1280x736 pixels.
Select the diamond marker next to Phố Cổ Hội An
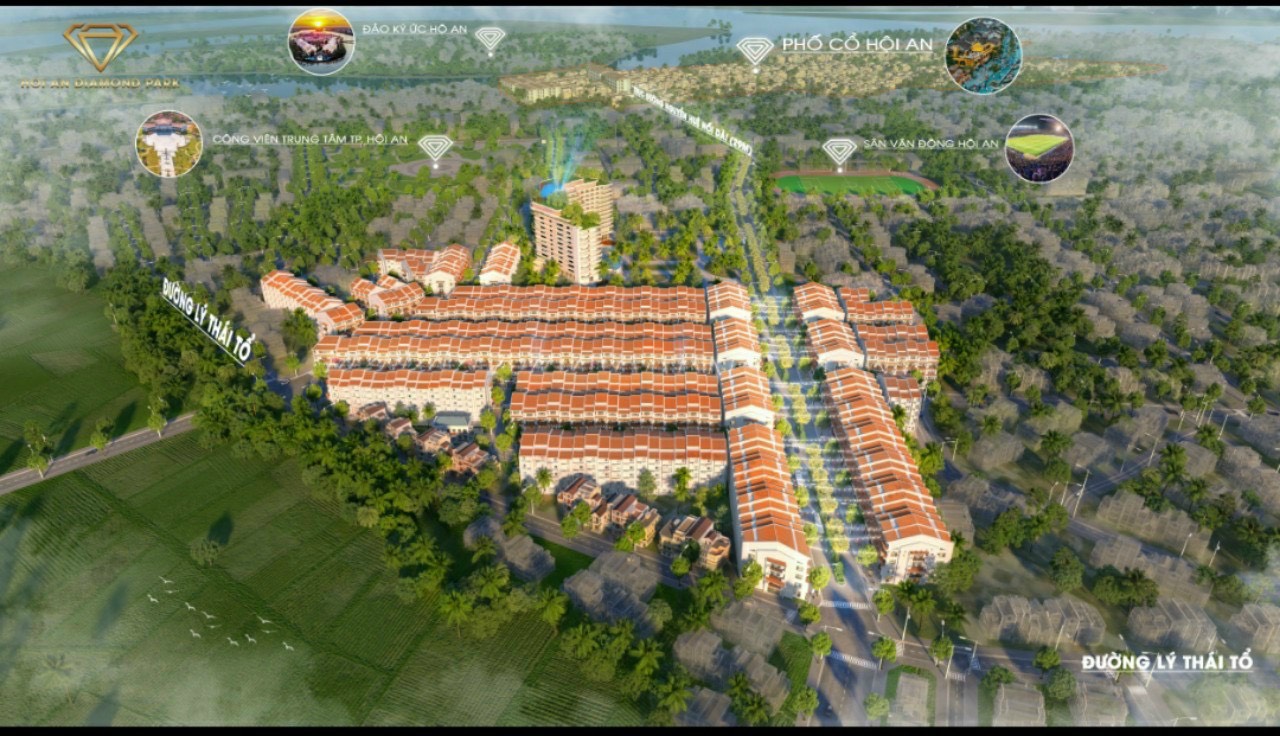754,50
